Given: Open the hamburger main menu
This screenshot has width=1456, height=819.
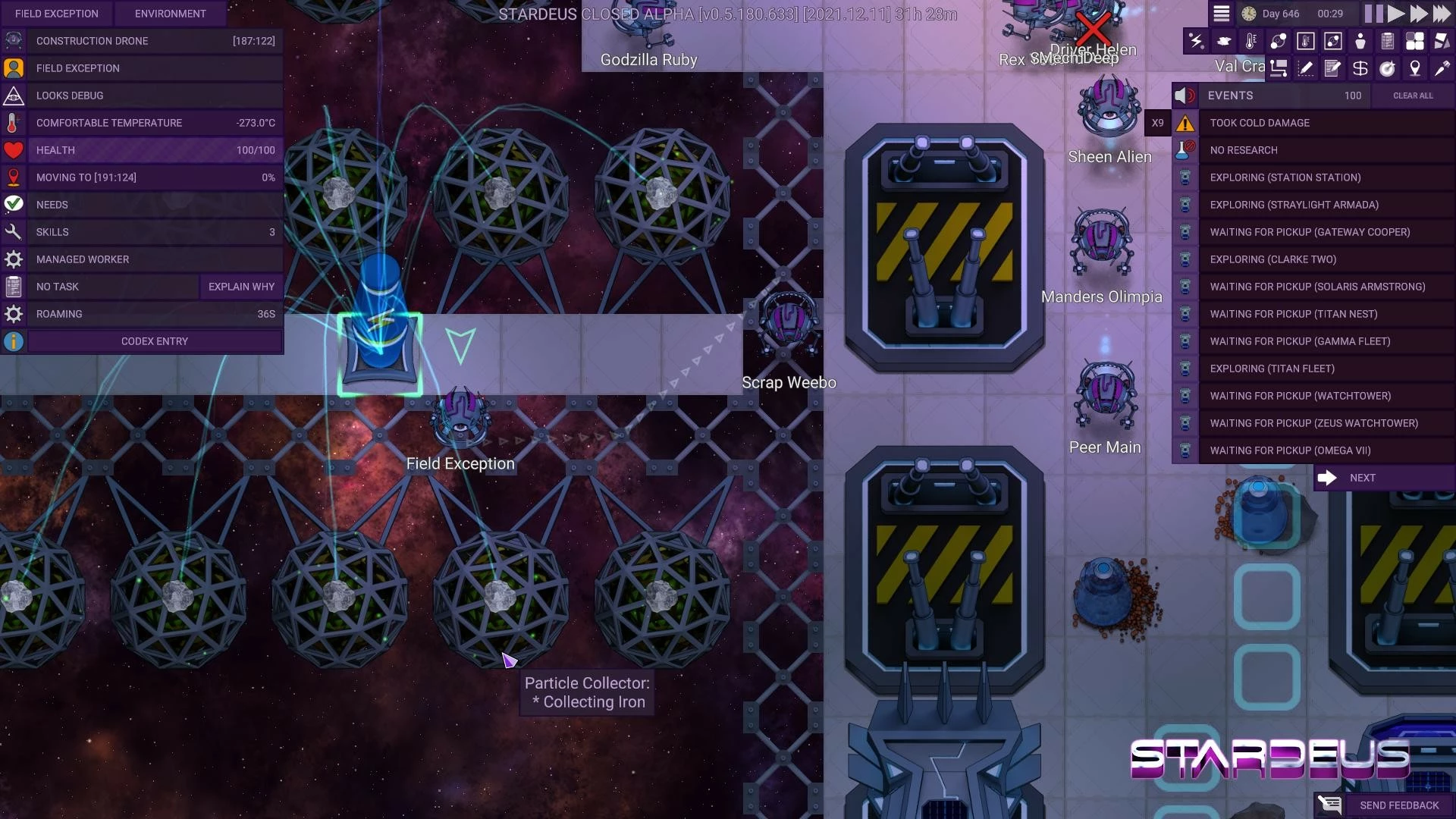Looking at the screenshot, I should 1221,14.
